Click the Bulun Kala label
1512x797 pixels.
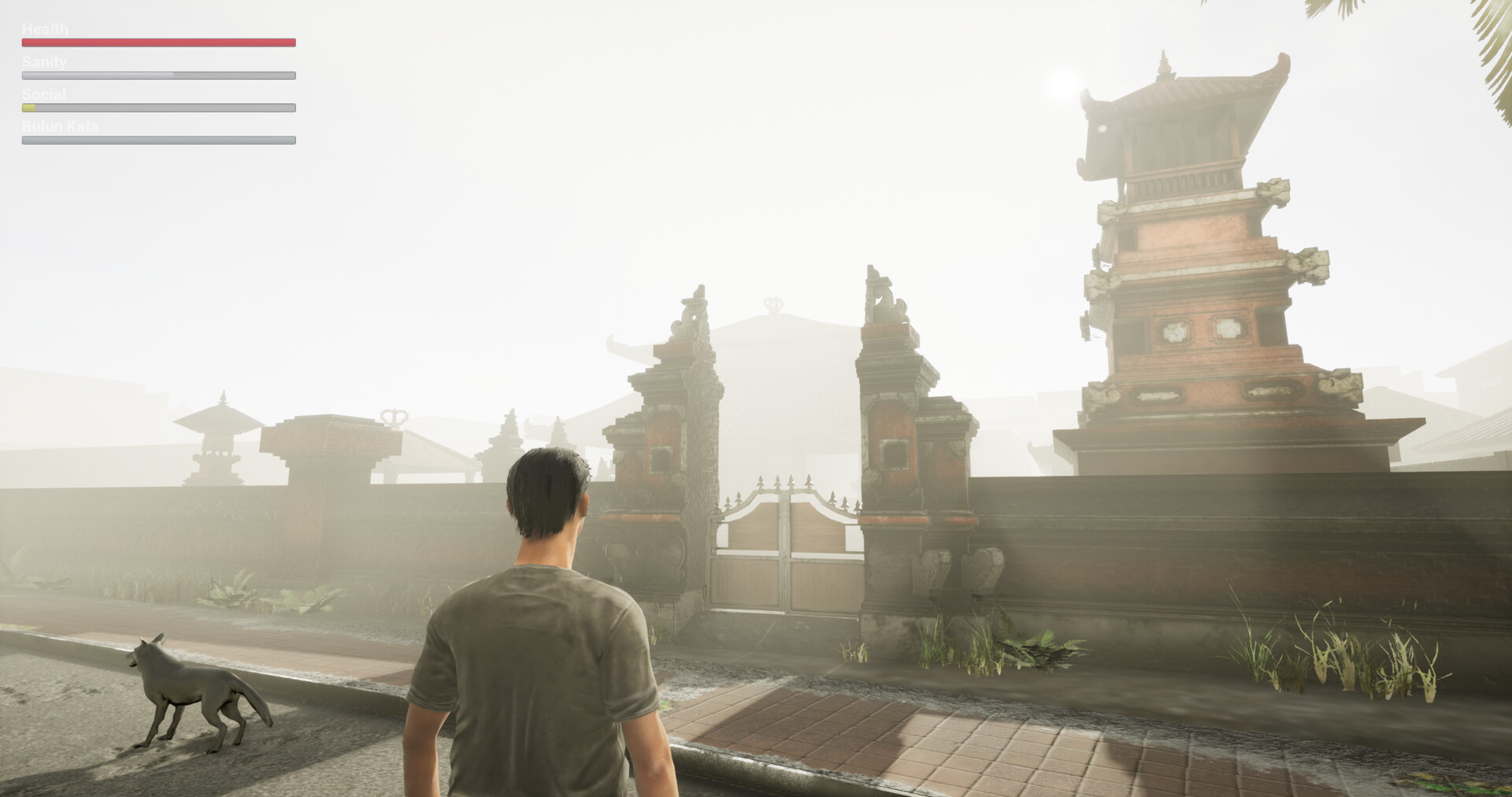[61, 126]
